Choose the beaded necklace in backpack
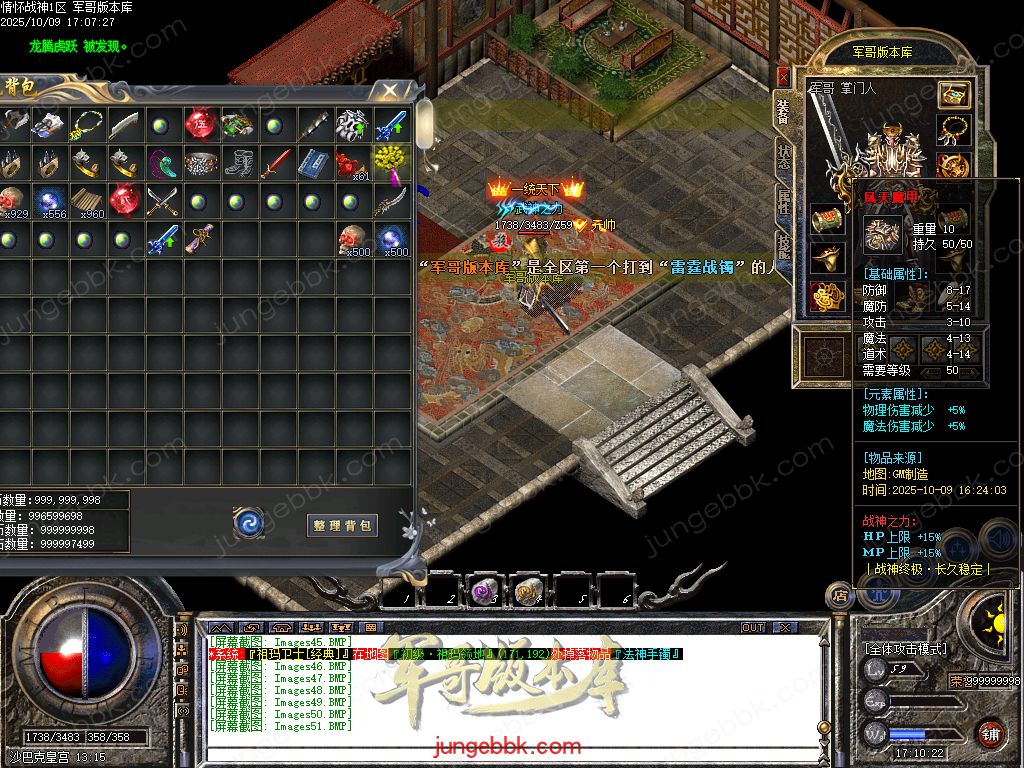Image resolution: width=1024 pixels, height=768 pixels. [x=86, y=125]
